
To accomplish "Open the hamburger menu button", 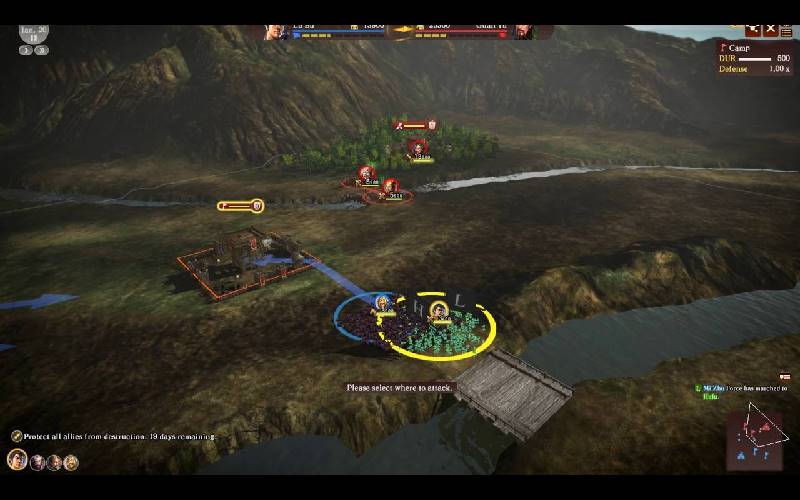I will pyautogui.click(x=787, y=30).
